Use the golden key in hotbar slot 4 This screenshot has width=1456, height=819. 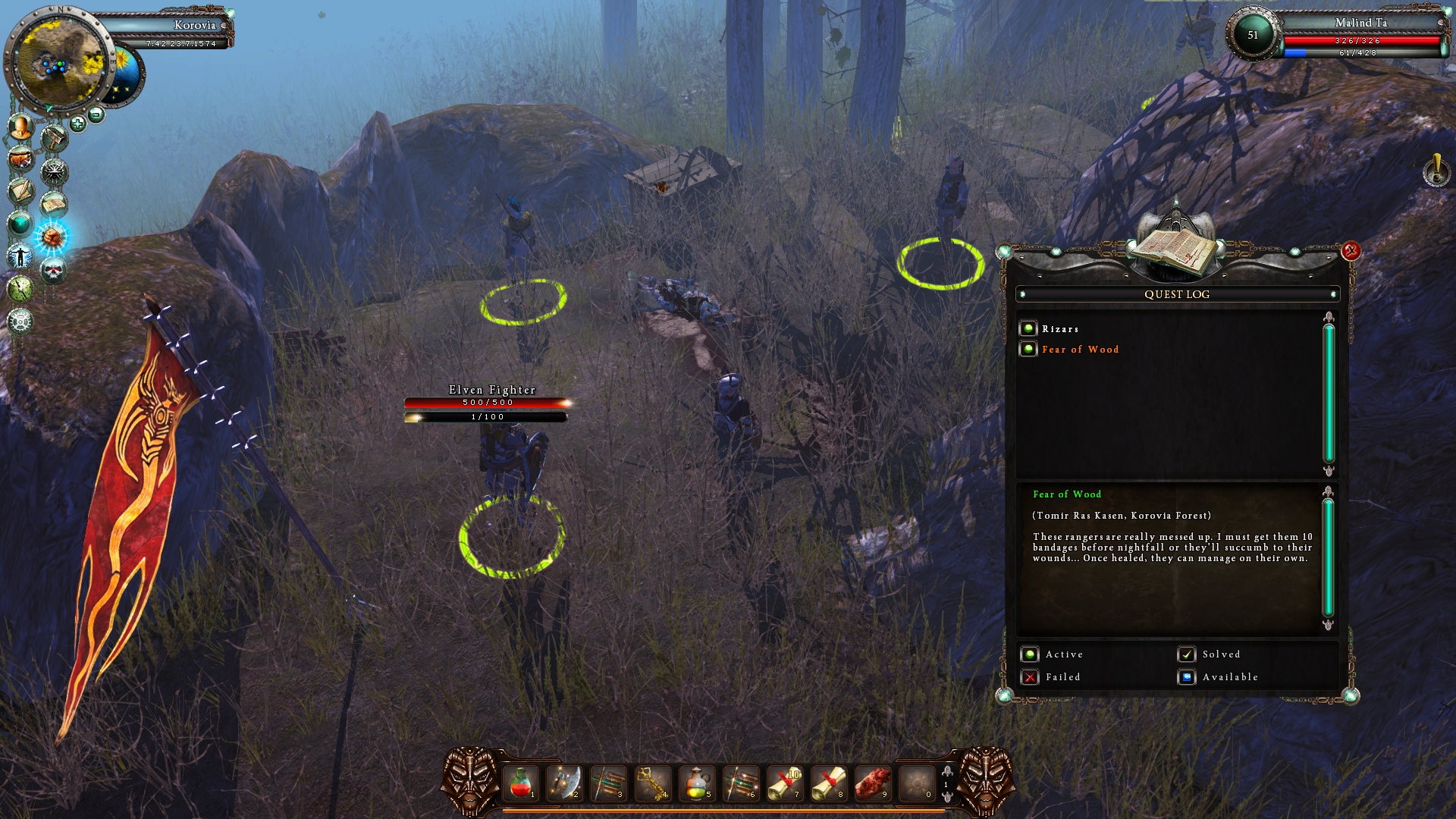click(x=652, y=783)
